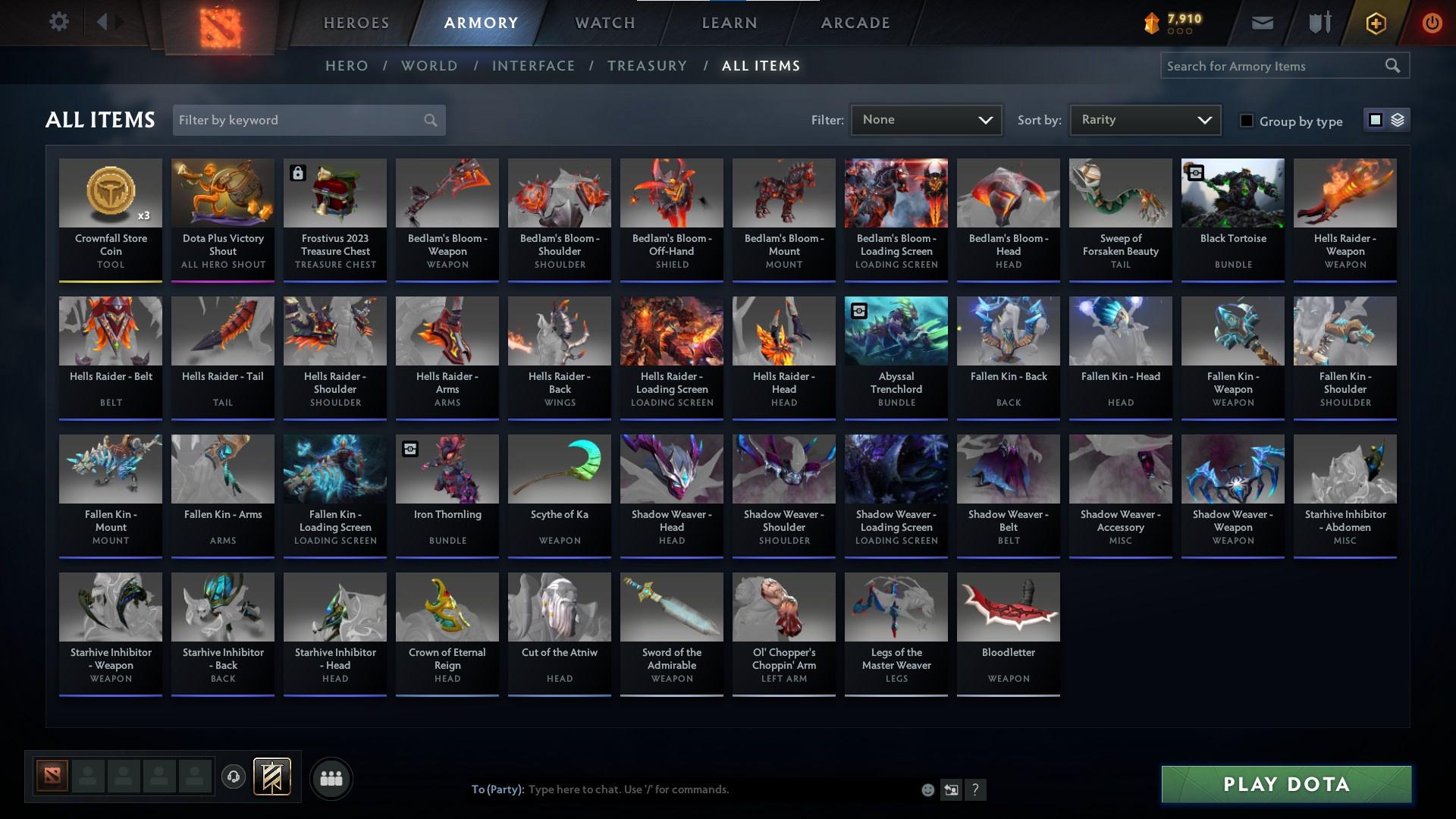Open the settings gear icon
The width and height of the screenshot is (1456, 819).
pos(59,21)
